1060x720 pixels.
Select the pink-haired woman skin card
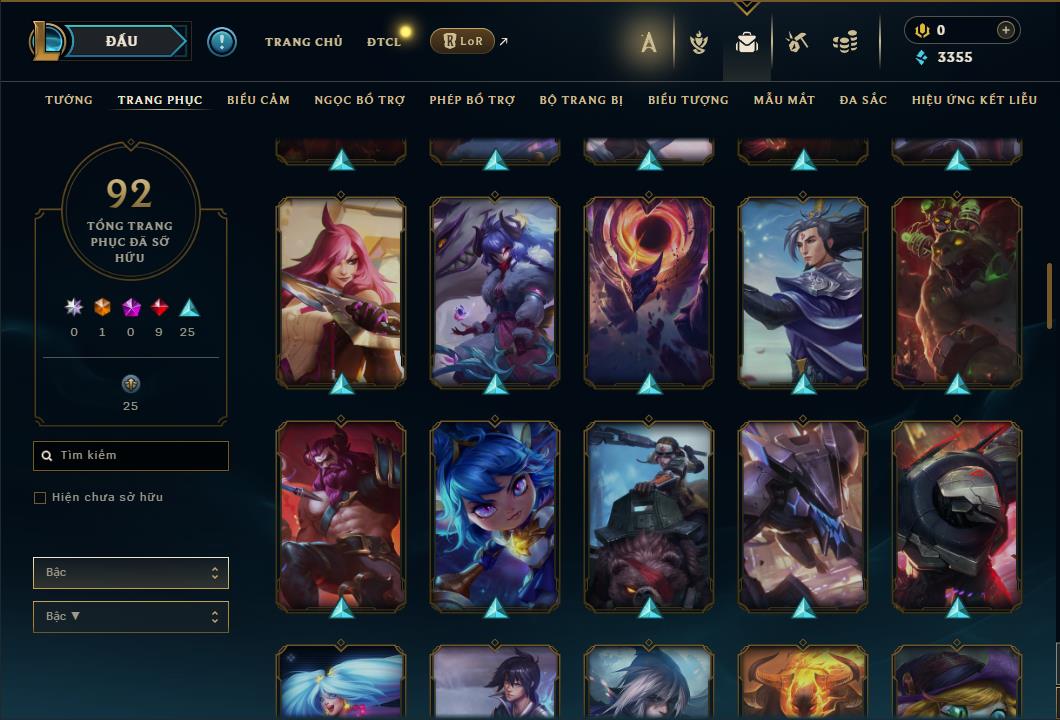pyautogui.click(x=341, y=290)
